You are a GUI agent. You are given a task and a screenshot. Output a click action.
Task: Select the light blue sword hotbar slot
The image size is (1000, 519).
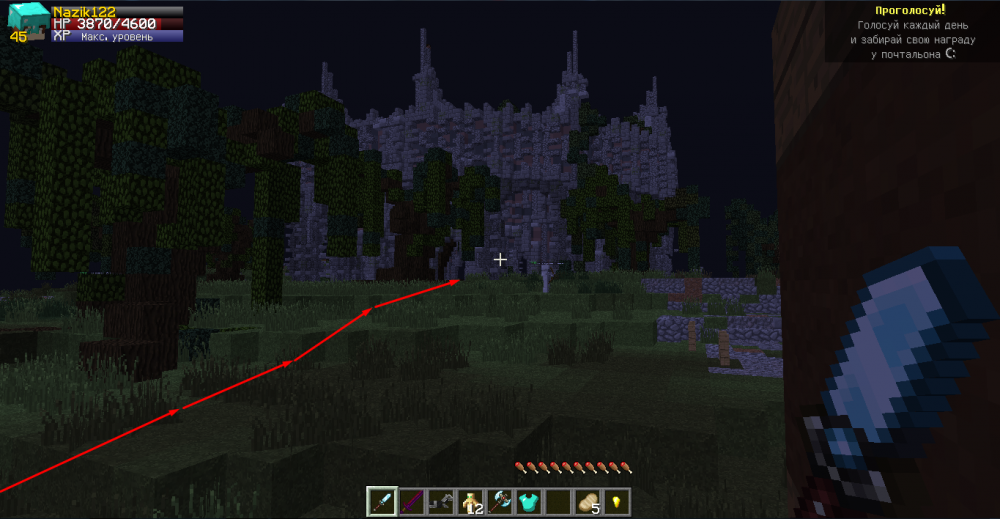382,501
